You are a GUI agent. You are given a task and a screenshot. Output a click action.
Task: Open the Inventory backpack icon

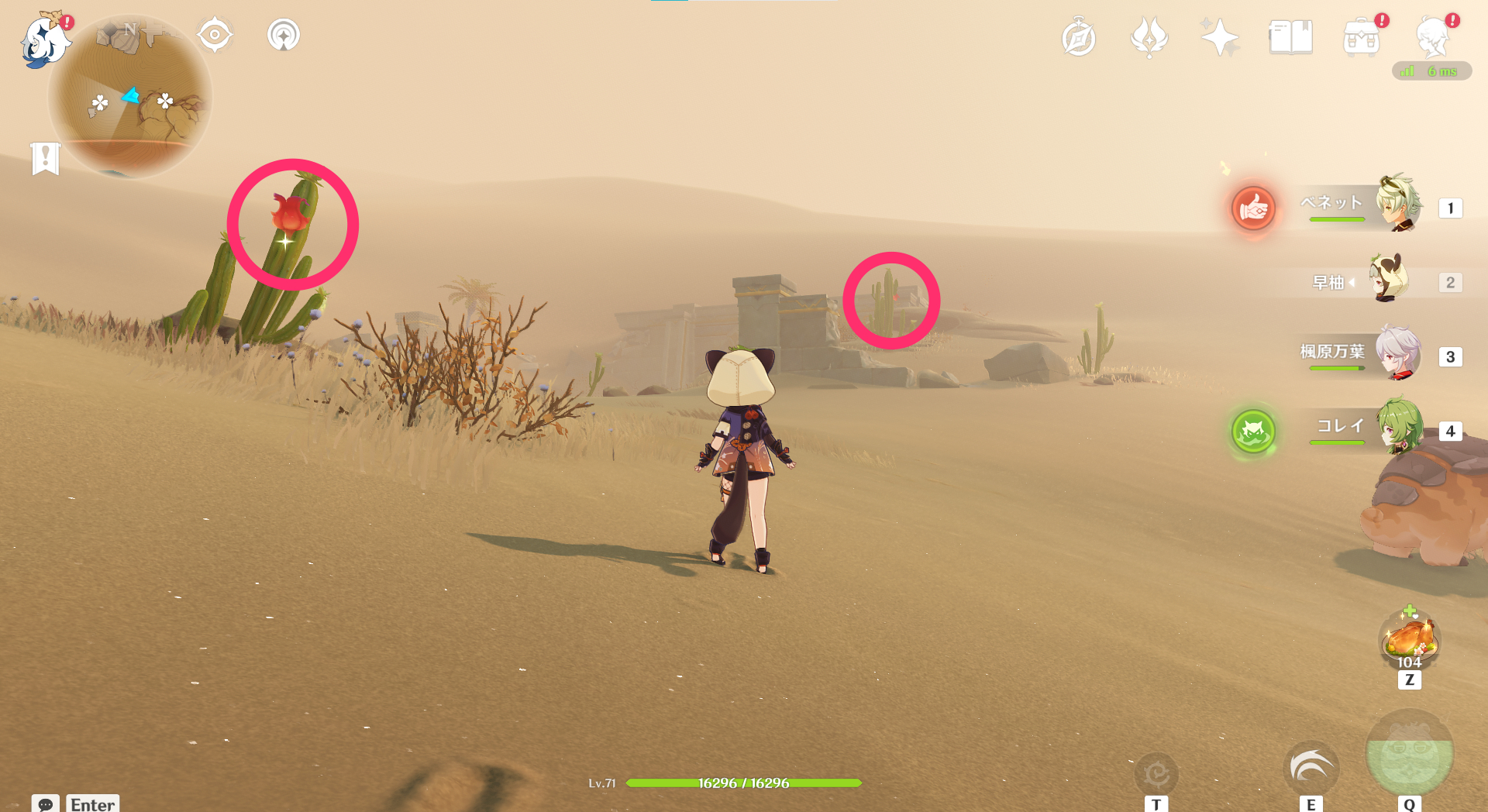[x=1362, y=36]
